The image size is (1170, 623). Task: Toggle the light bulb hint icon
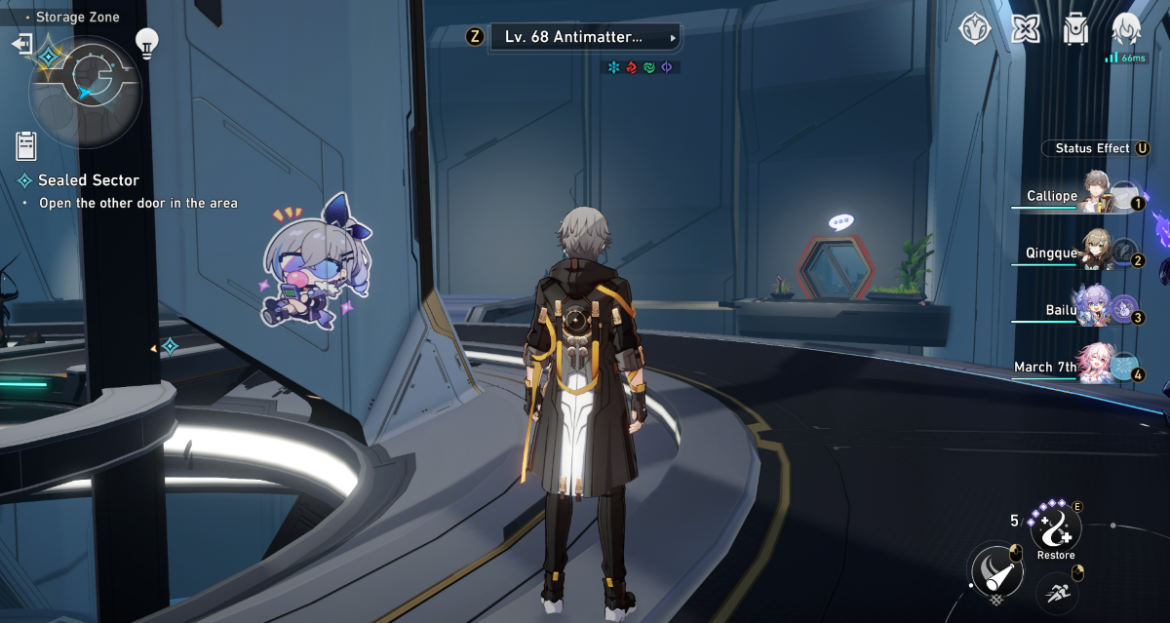tap(148, 43)
